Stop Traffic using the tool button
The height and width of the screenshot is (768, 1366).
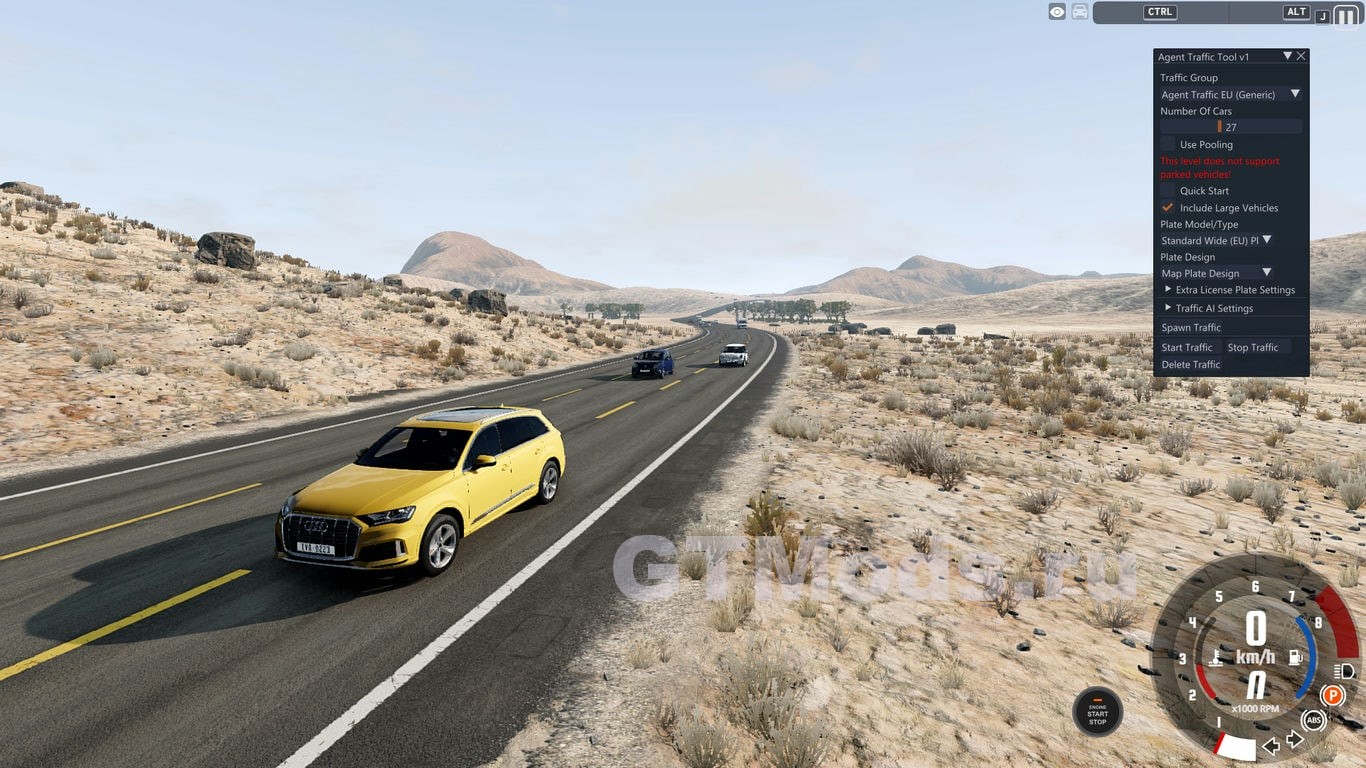coord(1253,347)
